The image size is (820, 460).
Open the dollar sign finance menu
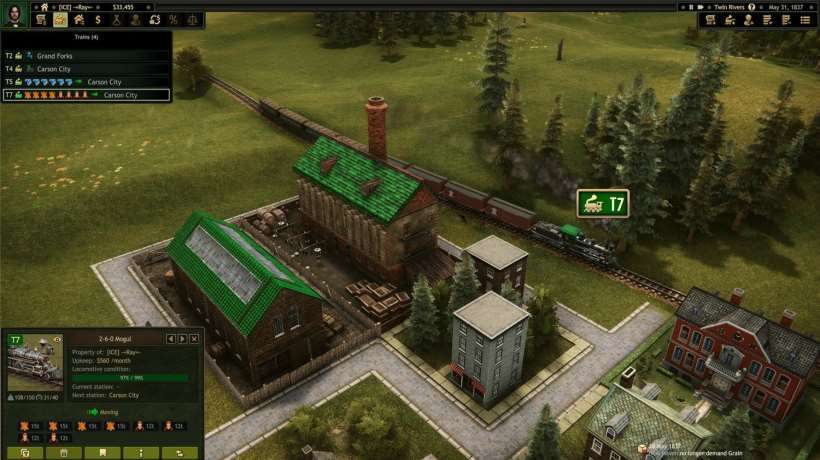(x=97, y=20)
